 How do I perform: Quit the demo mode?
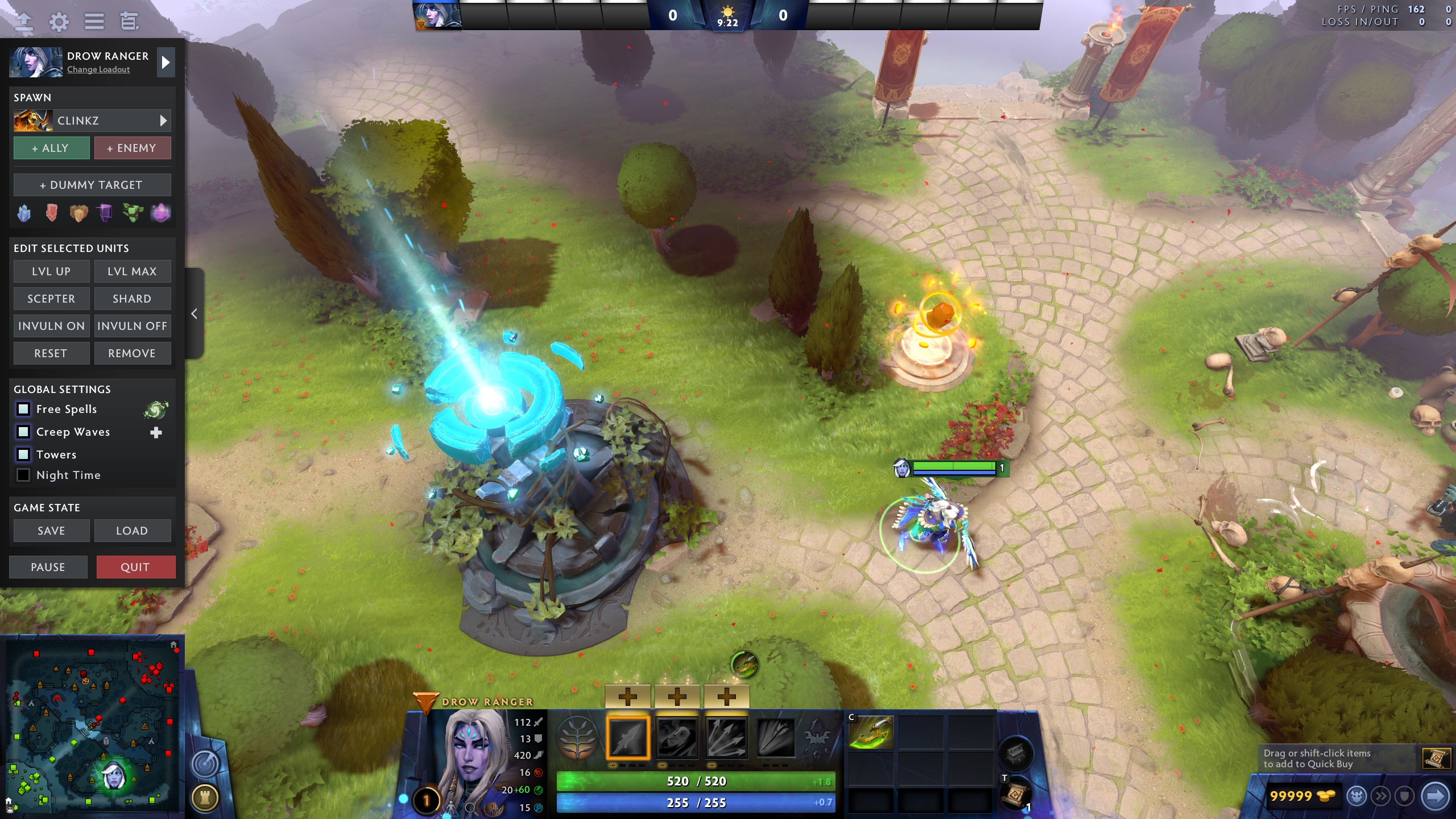click(135, 567)
